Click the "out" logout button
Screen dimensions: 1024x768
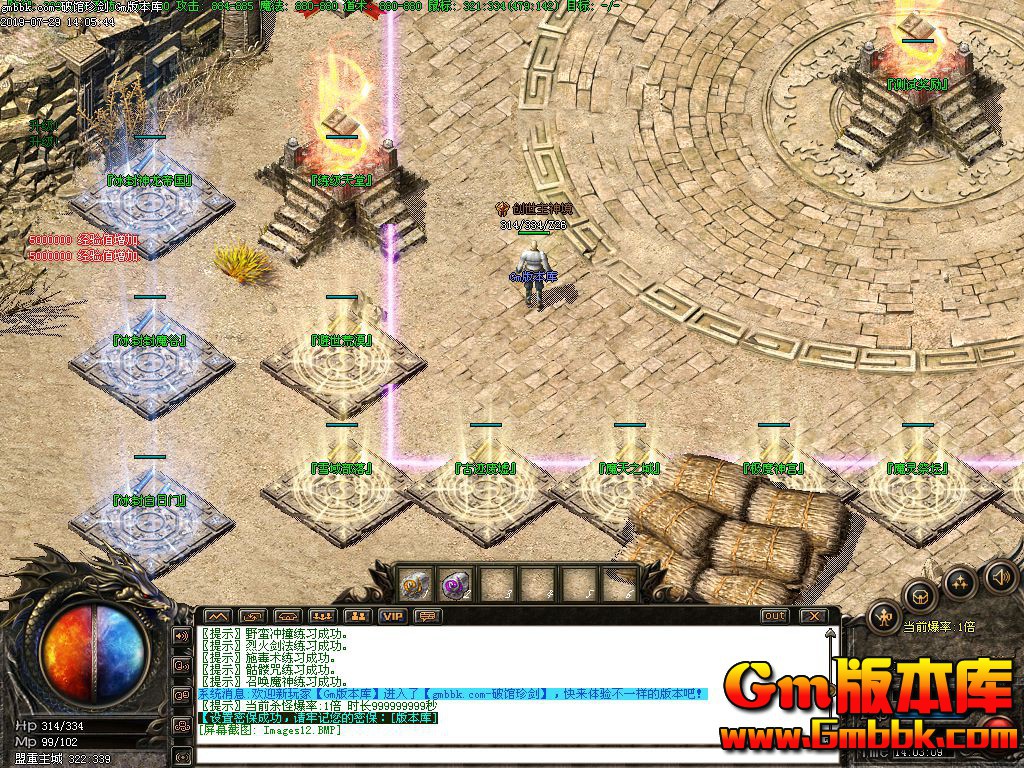pos(774,616)
